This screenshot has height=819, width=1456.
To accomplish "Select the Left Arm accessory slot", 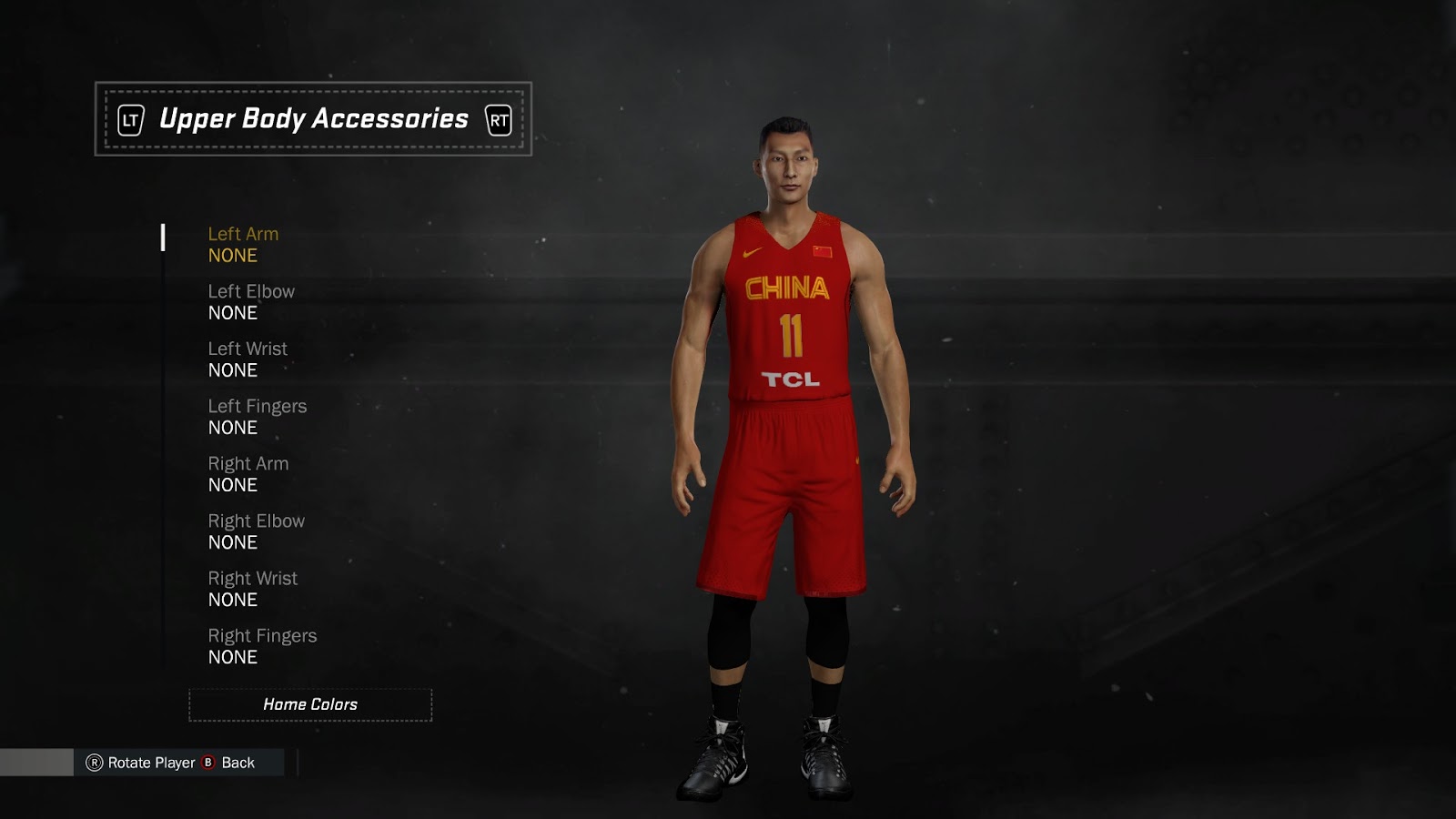I will 242,234.
